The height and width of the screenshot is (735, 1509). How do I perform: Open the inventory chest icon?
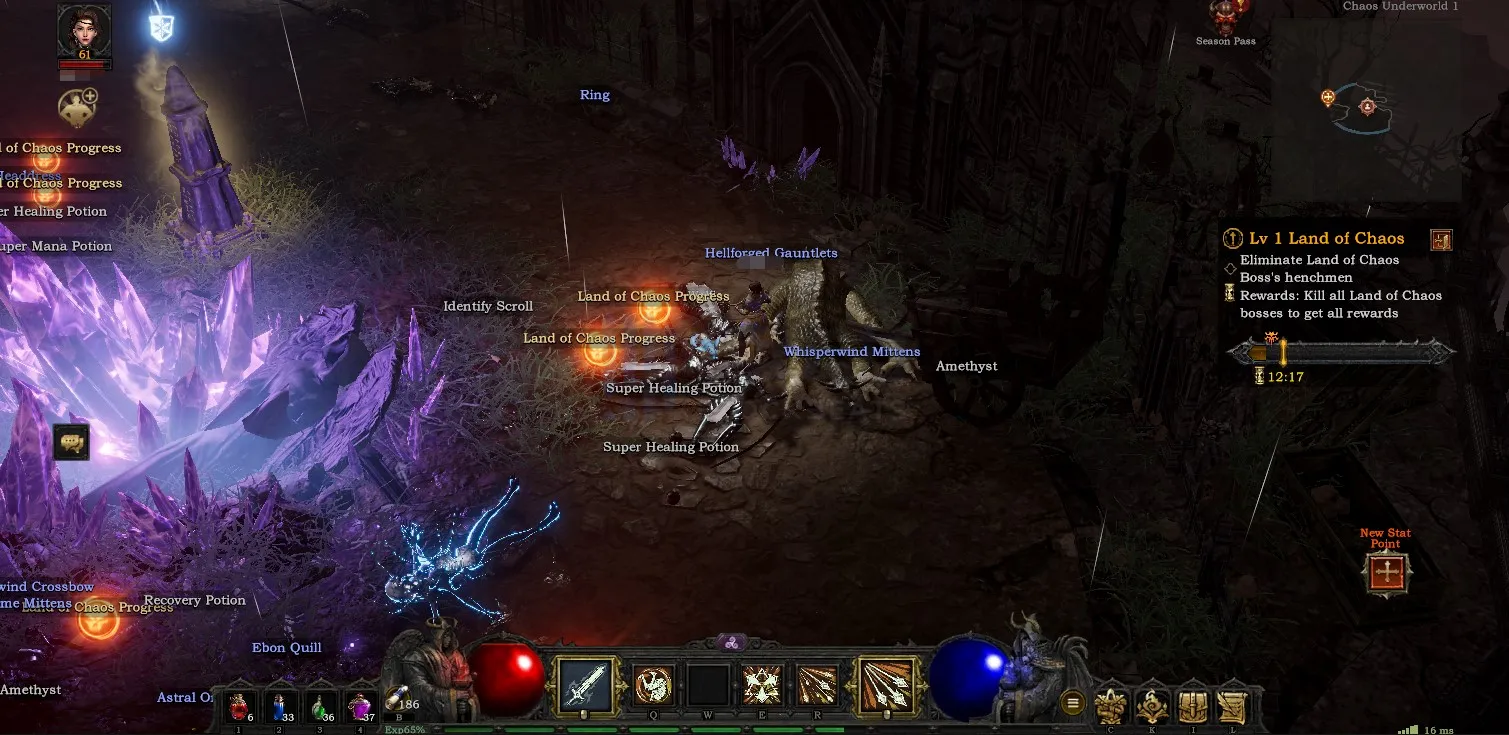coord(1191,706)
